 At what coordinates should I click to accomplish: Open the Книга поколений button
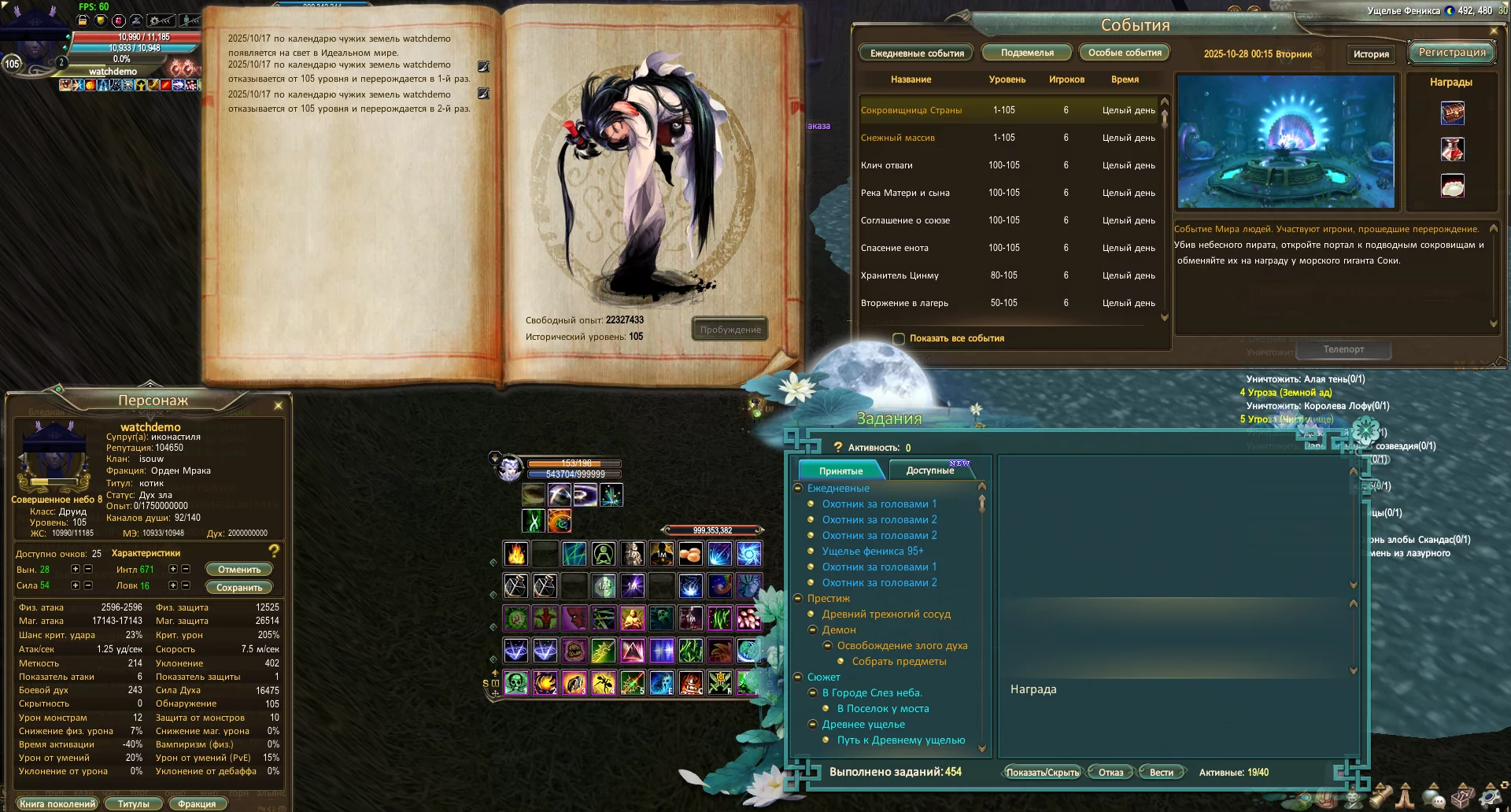coord(57,804)
